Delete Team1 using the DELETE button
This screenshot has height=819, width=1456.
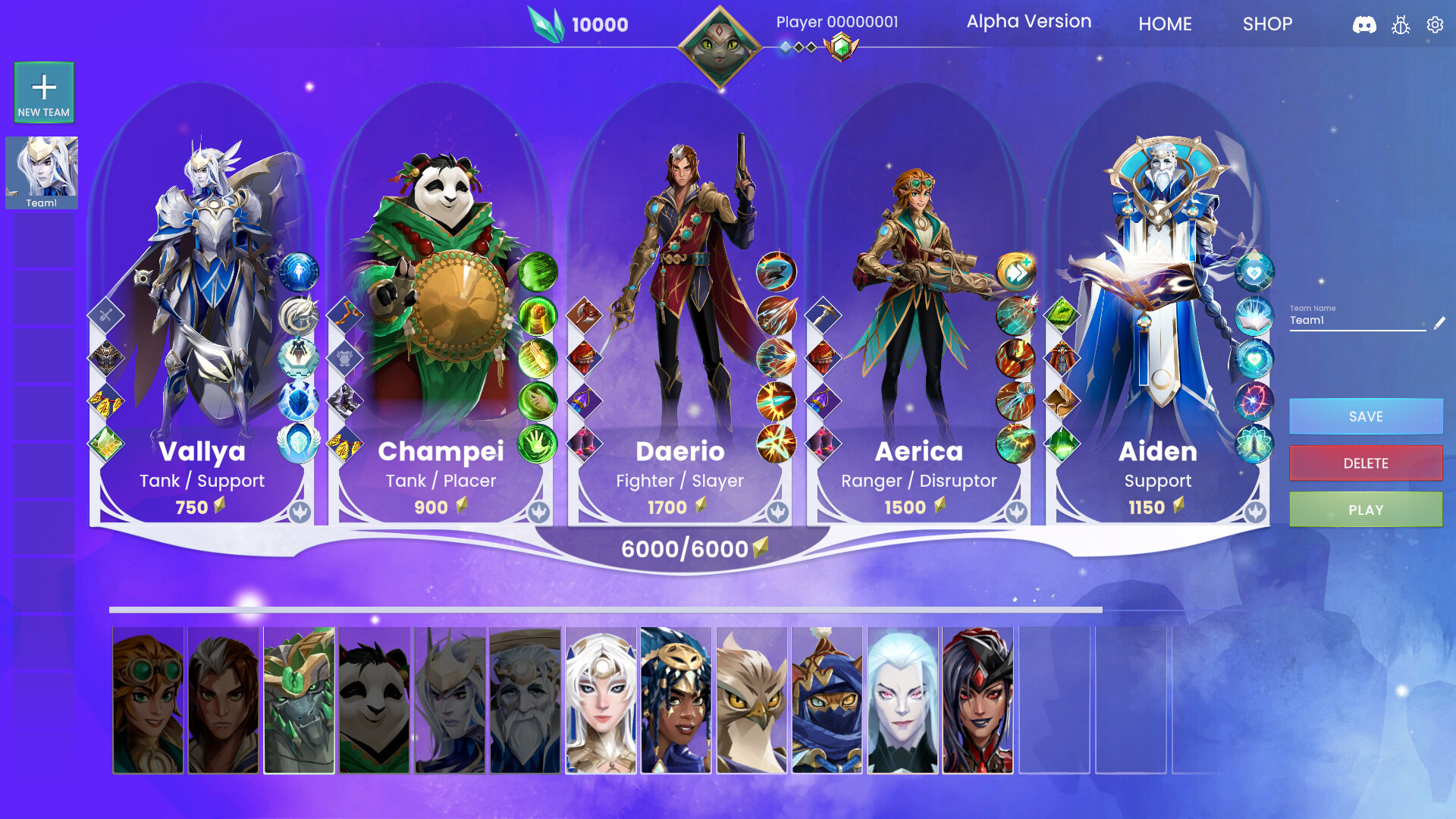tap(1365, 463)
